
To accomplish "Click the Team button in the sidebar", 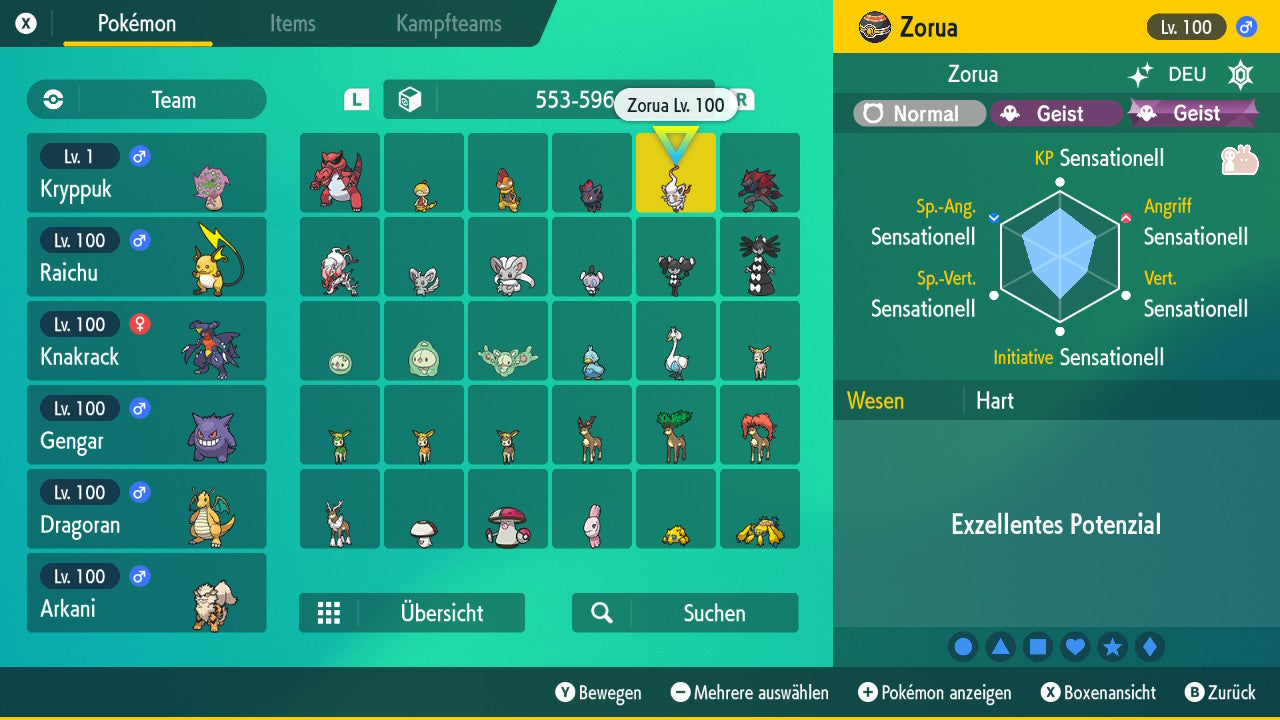I will (146, 100).
